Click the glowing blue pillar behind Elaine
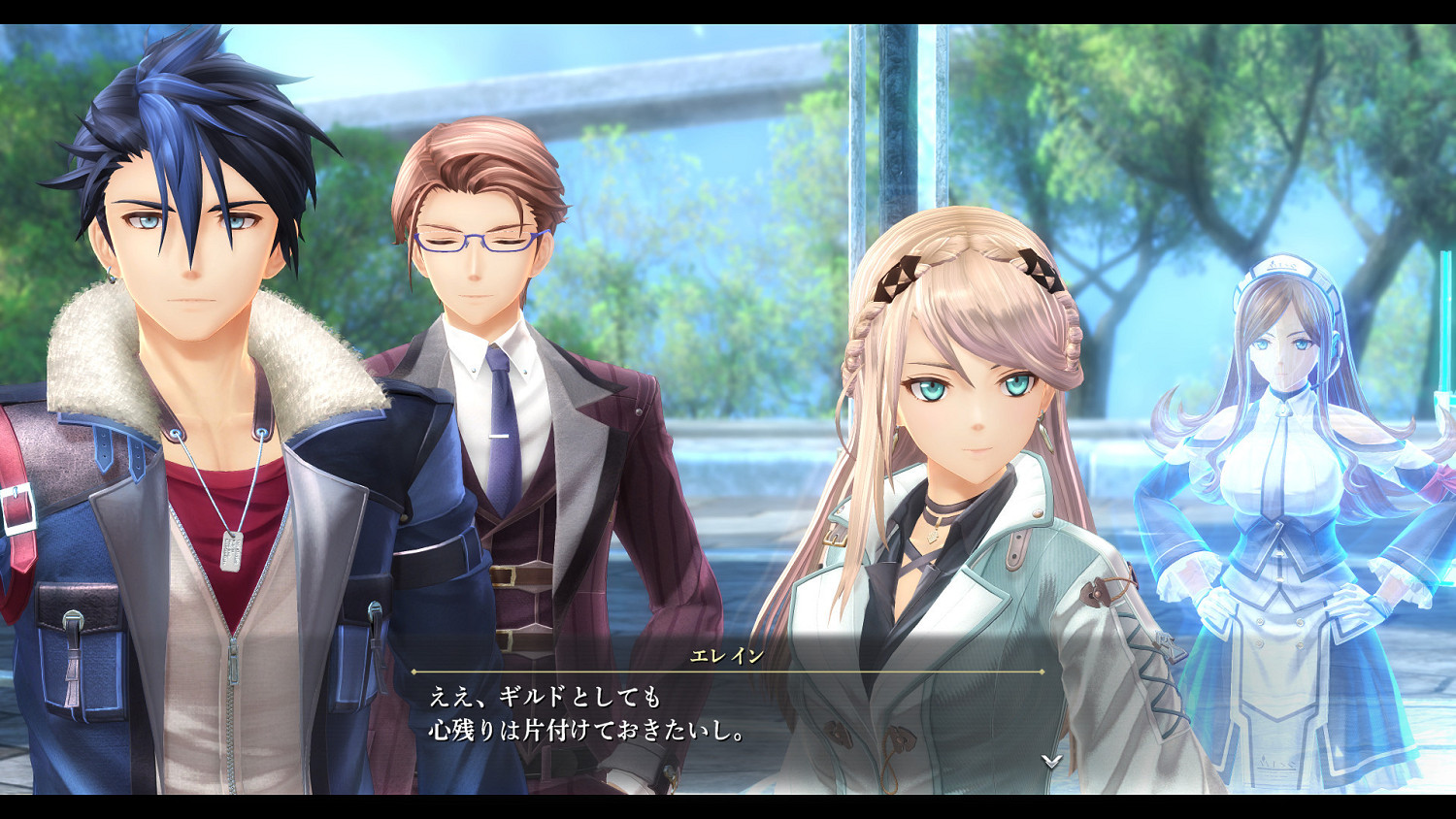This screenshot has width=1456, height=819. pyautogui.click(x=869, y=146)
